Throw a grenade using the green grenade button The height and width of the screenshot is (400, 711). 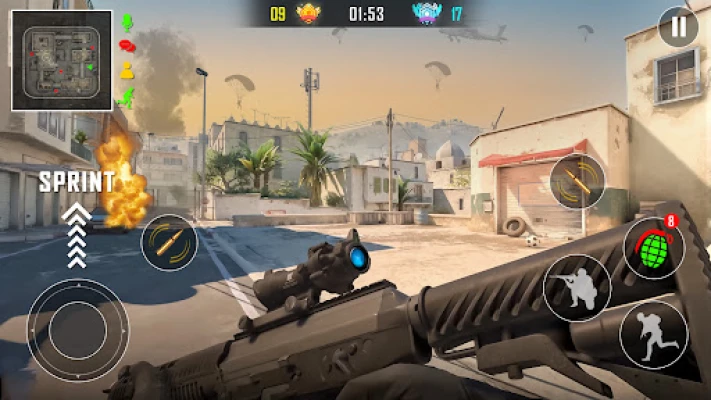click(654, 247)
